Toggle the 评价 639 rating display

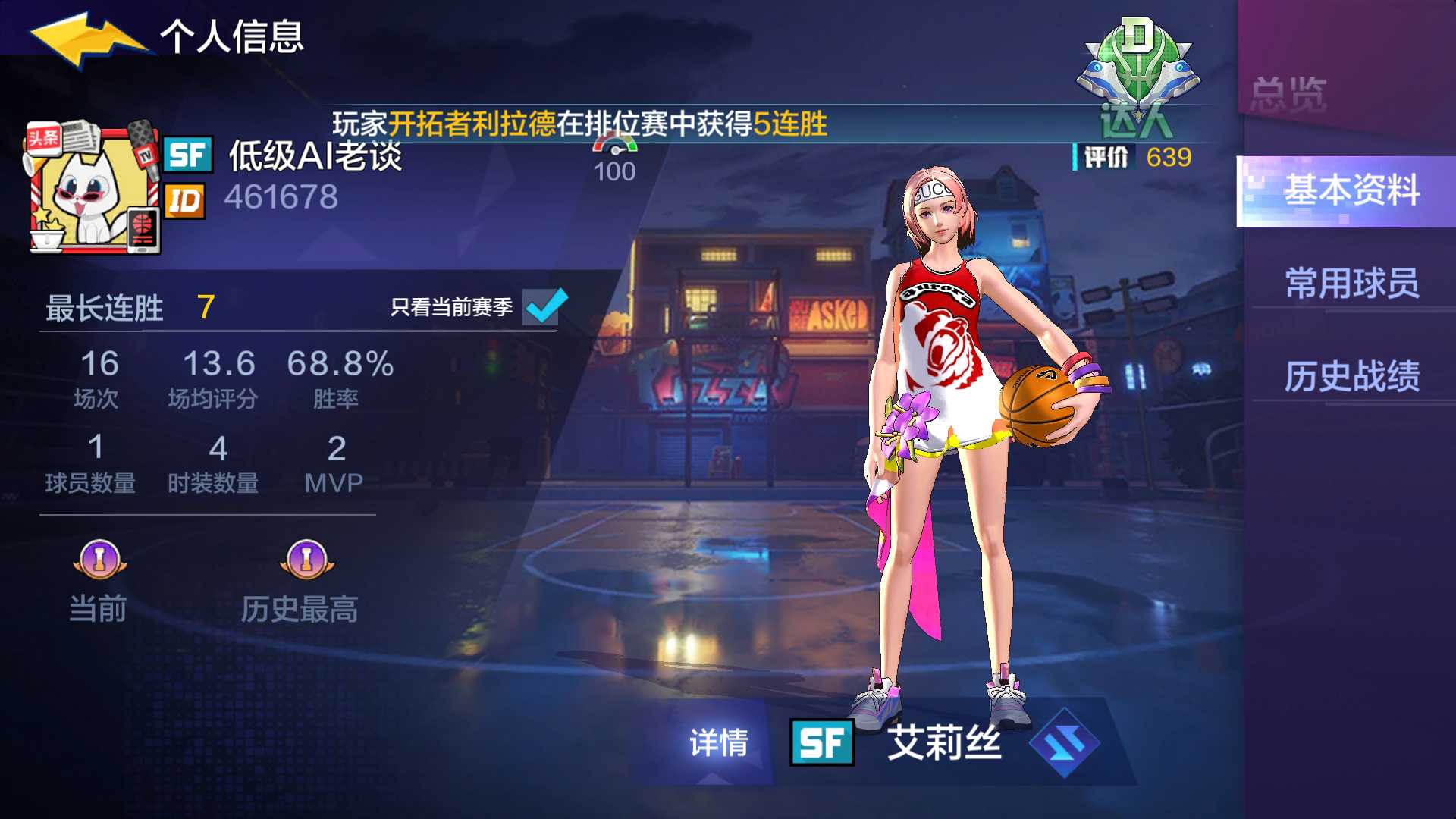coord(1130,157)
